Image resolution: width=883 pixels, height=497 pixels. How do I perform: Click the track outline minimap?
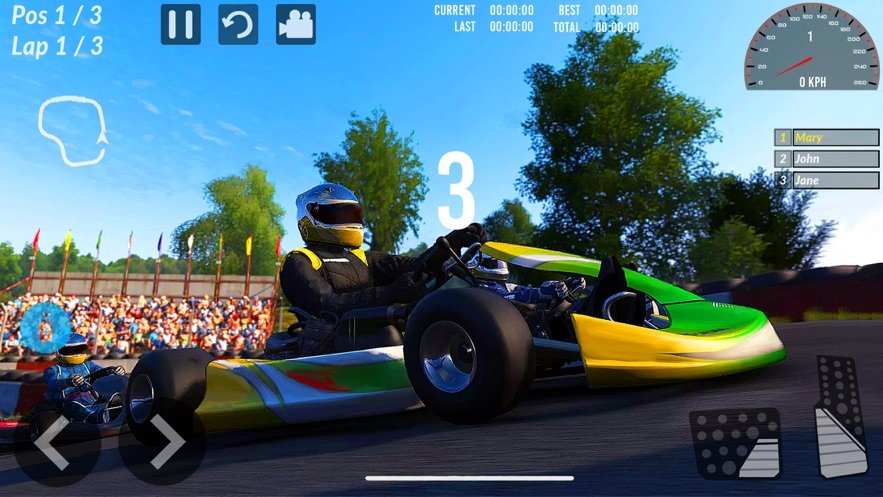coord(72,130)
